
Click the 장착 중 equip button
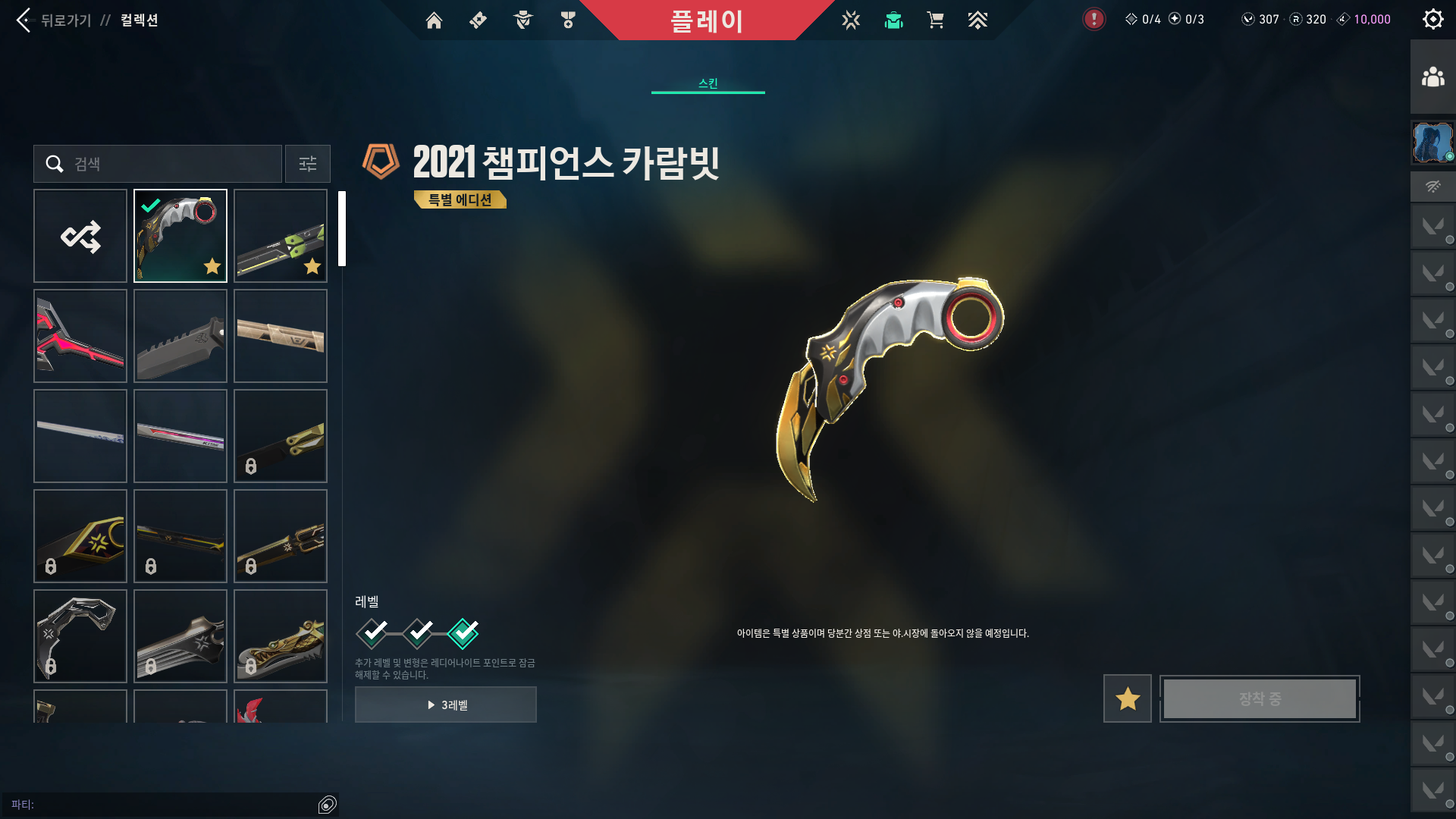pyautogui.click(x=1259, y=698)
